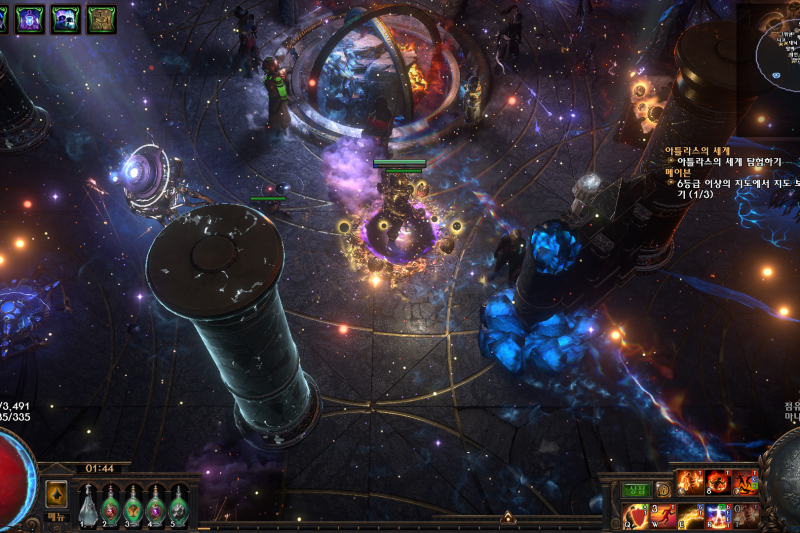Activate the red shield skill on Q
The width and height of the screenshot is (800, 533).
tap(636, 517)
